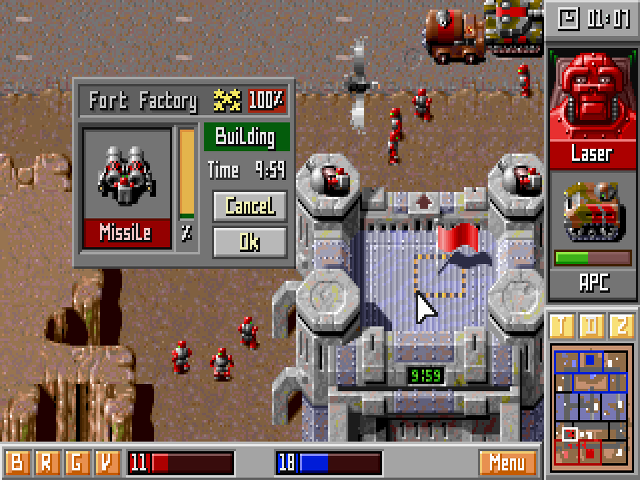Select the D tab above minimap
This screenshot has width=640, height=480.
coord(591,327)
